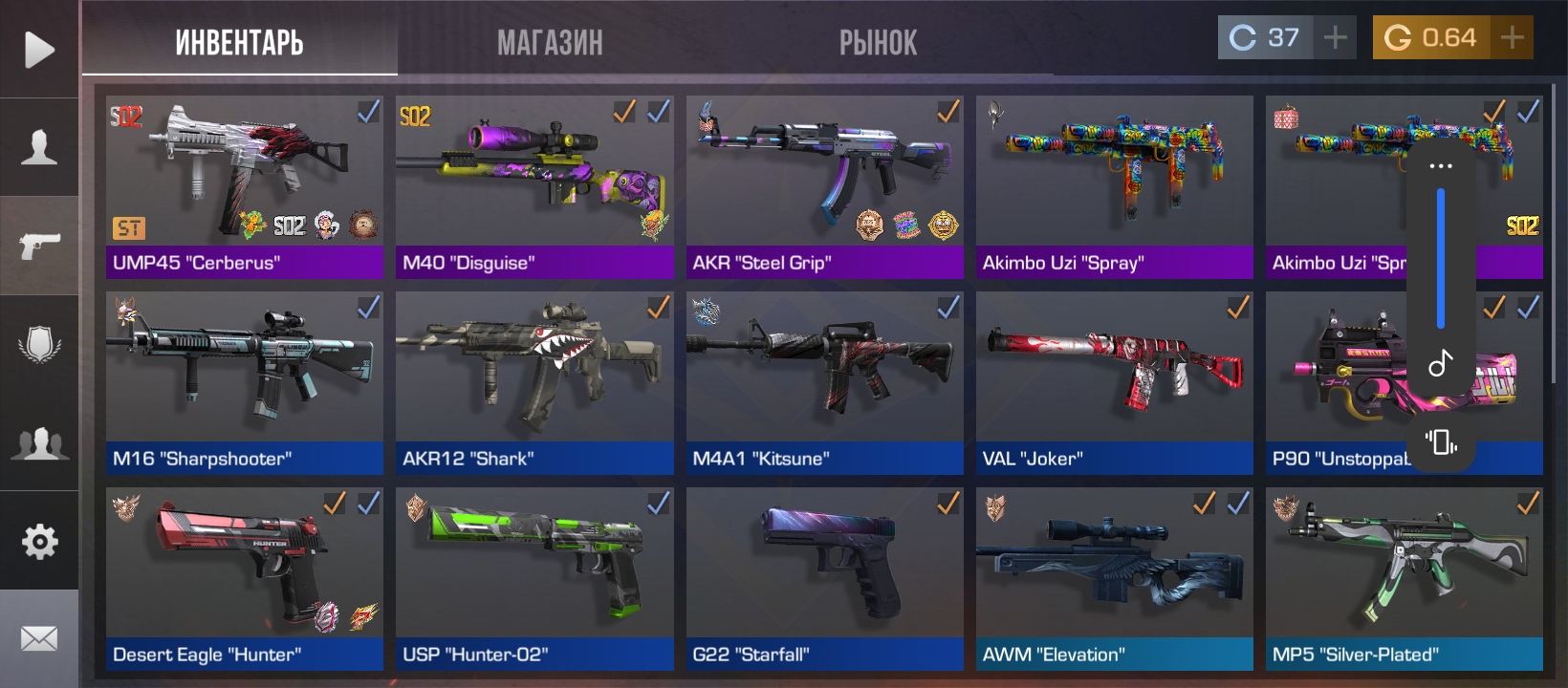Select the UMP45 "Cerberus" skin
The image size is (1568, 688).
(x=244, y=186)
